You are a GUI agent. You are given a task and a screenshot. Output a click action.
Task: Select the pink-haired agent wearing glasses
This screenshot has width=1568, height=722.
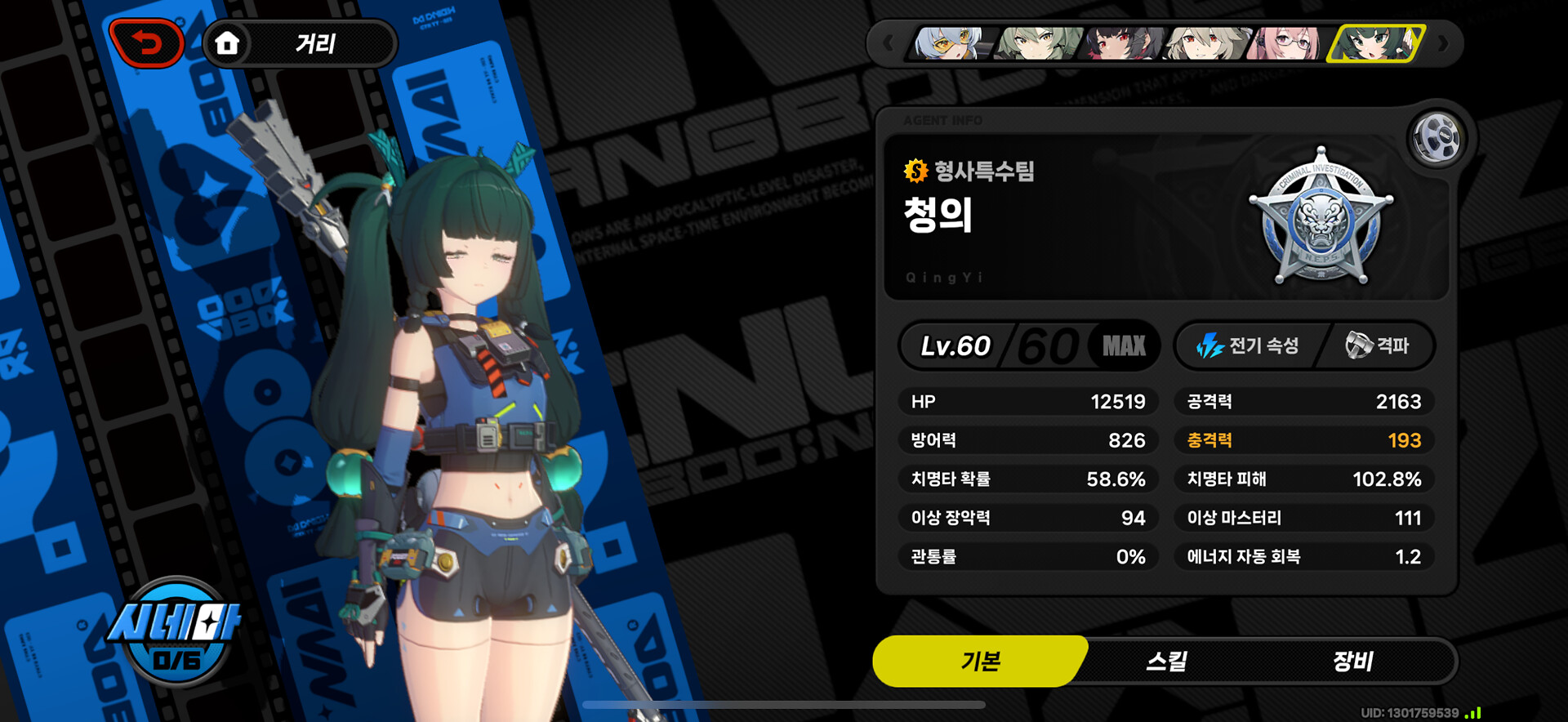[1290, 43]
